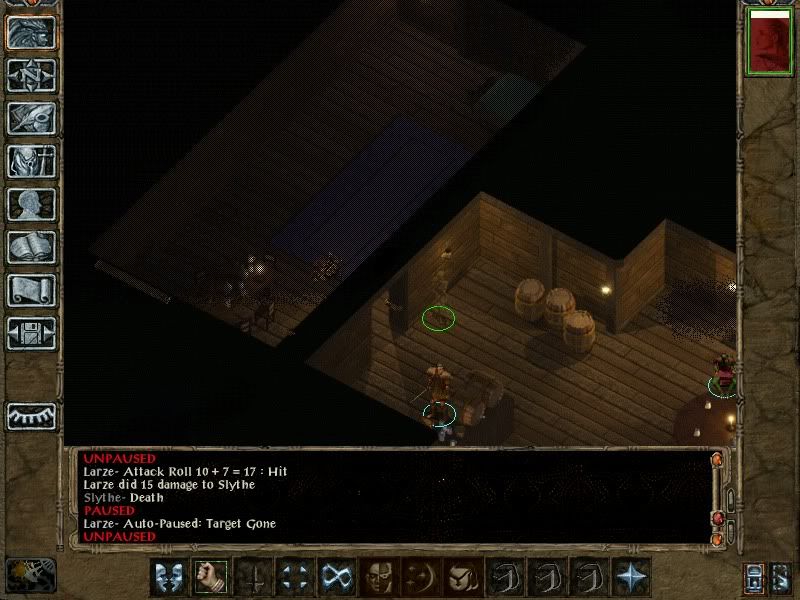Return to game via the helmet icon
Image resolution: width=800 pixels, height=600 pixels.
(31, 32)
